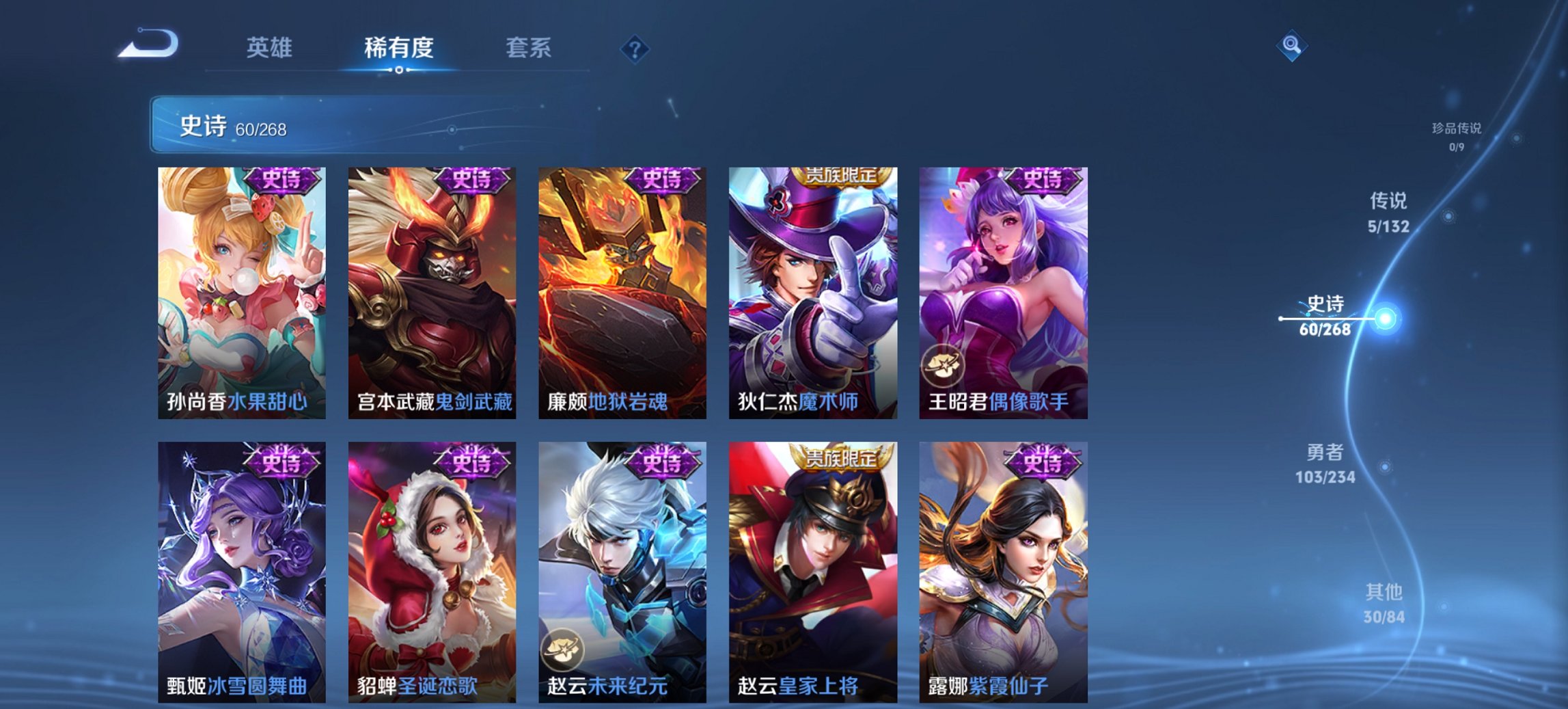Switch to the 英雄 tab
Viewport: 1568px width, 709px height.
point(270,48)
